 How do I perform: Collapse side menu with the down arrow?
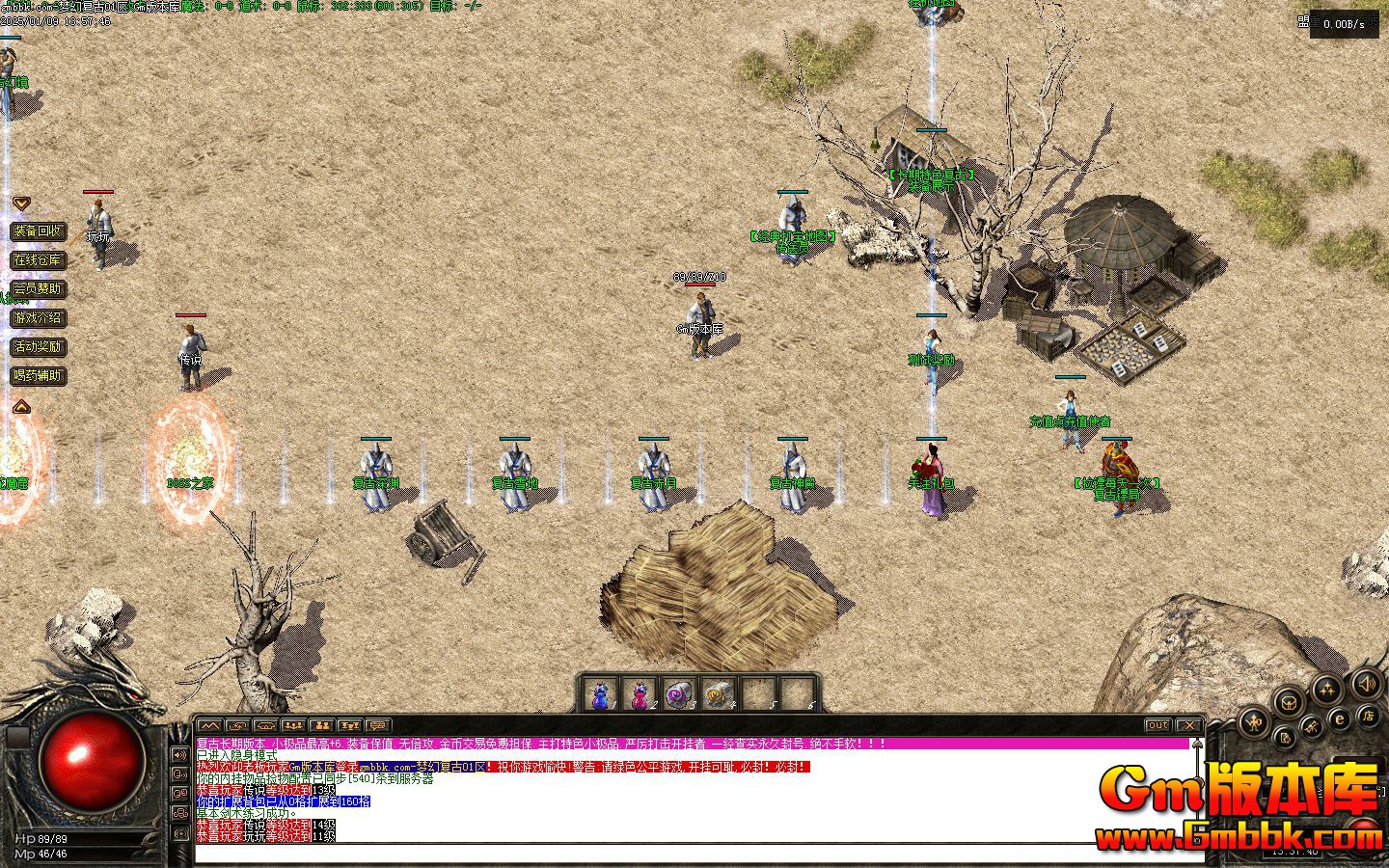[x=21, y=203]
